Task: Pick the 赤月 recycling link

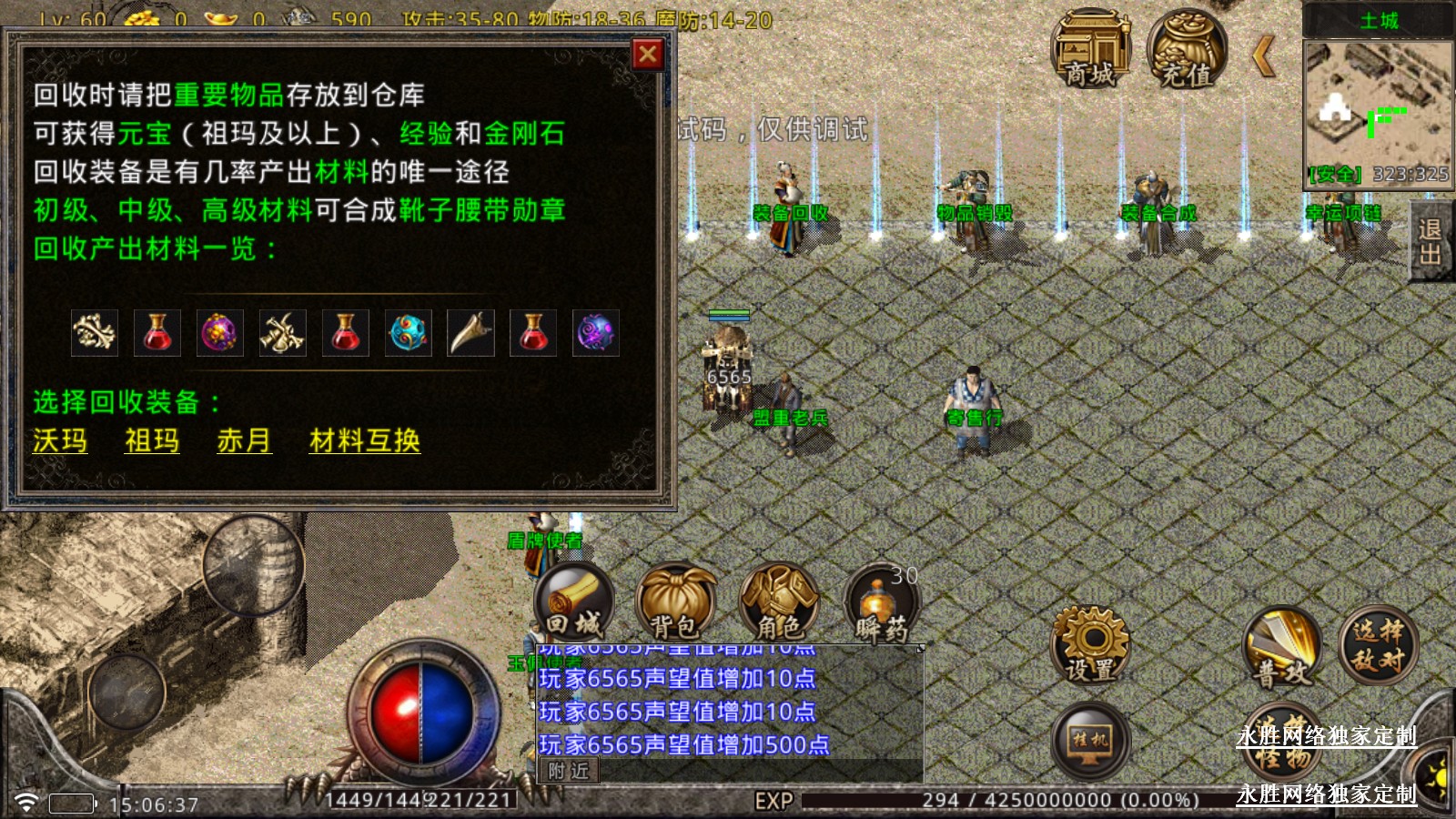Action: coord(244,440)
